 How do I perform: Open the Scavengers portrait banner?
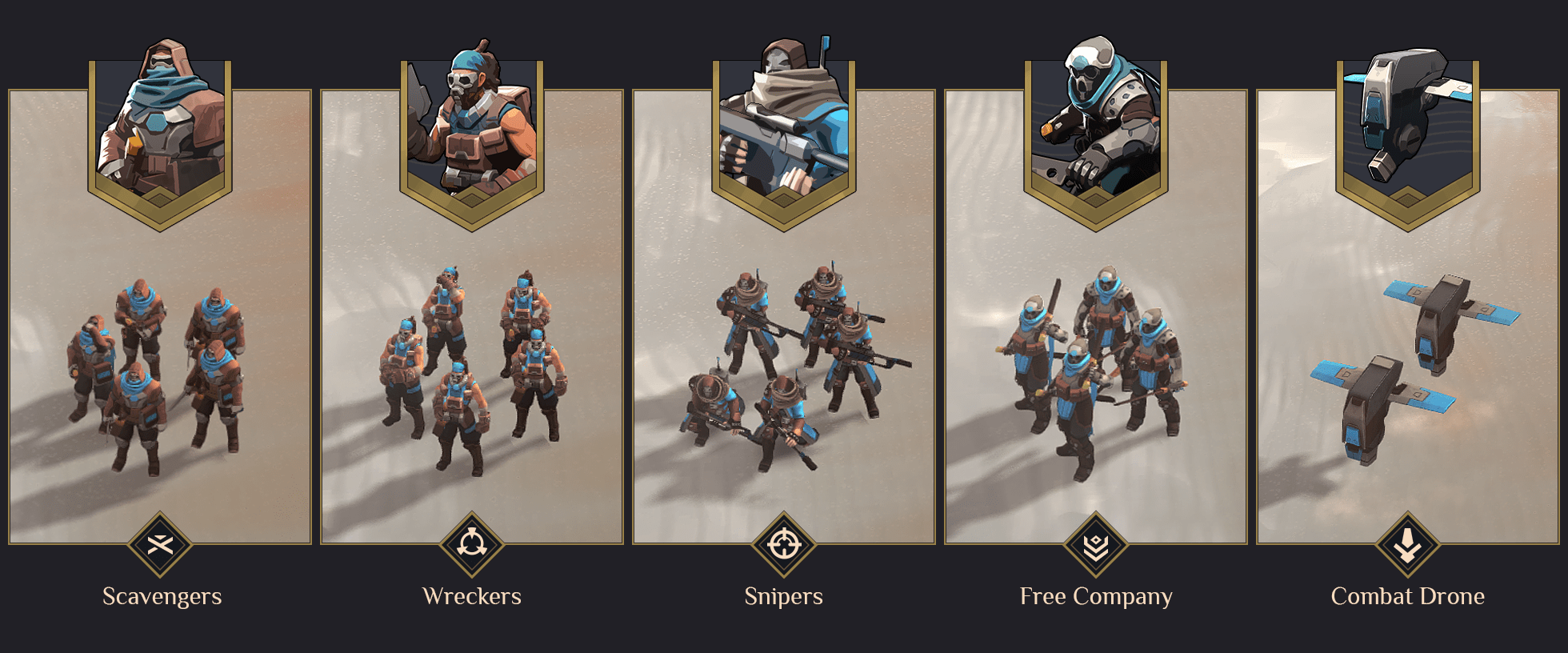coord(159,128)
